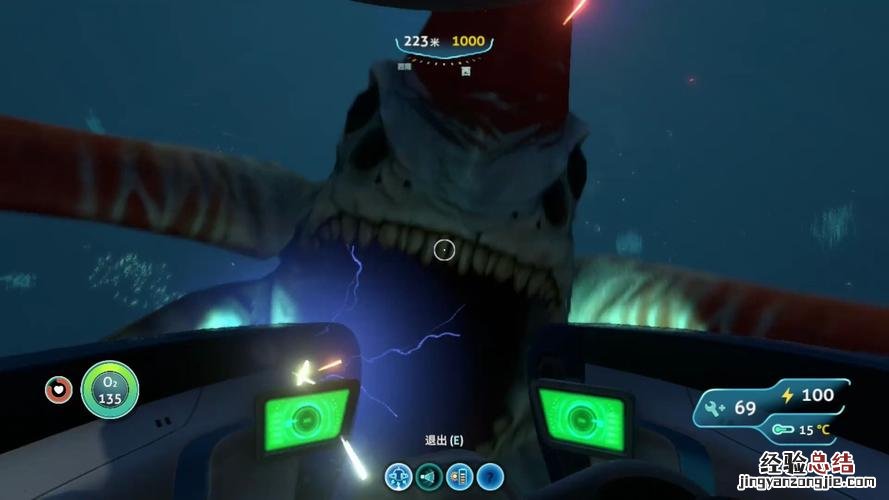The height and width of the screenshot is (500, 889).
Task: Choose the solar charger module slot
Action: [x=460, y=476]
